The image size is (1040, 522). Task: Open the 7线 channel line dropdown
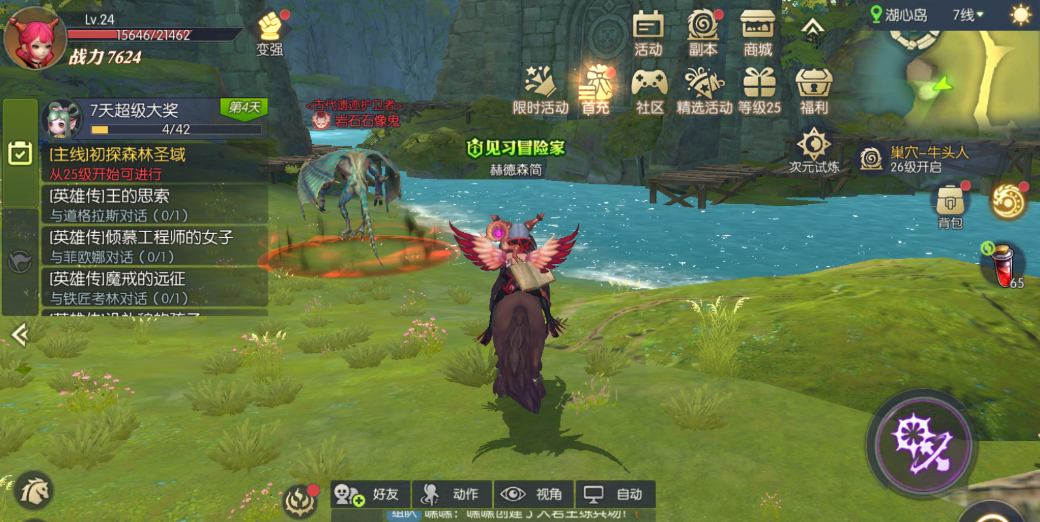967,15
